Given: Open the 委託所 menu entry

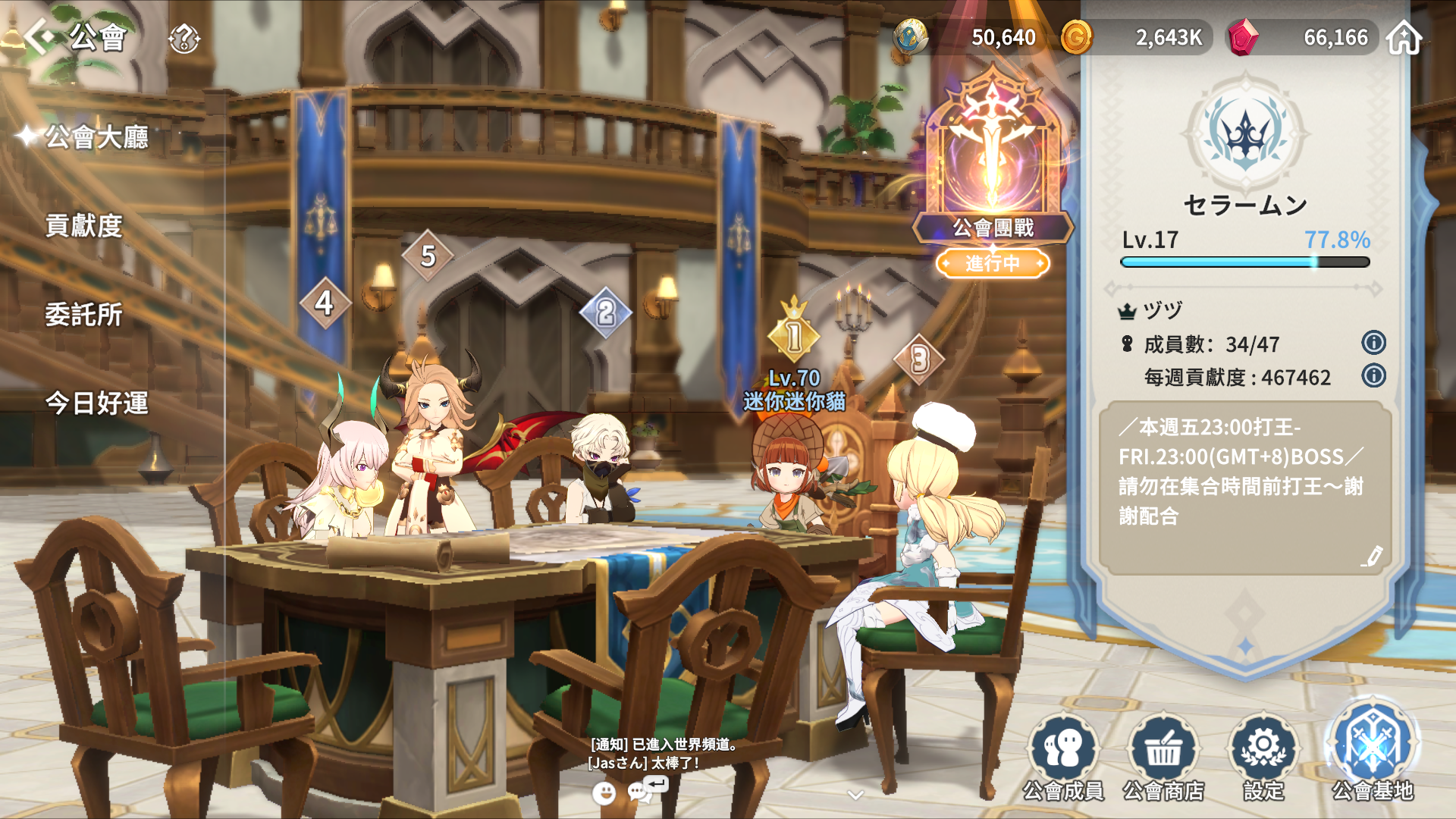Looking at the screenshot, I should [x=83, y=315].
